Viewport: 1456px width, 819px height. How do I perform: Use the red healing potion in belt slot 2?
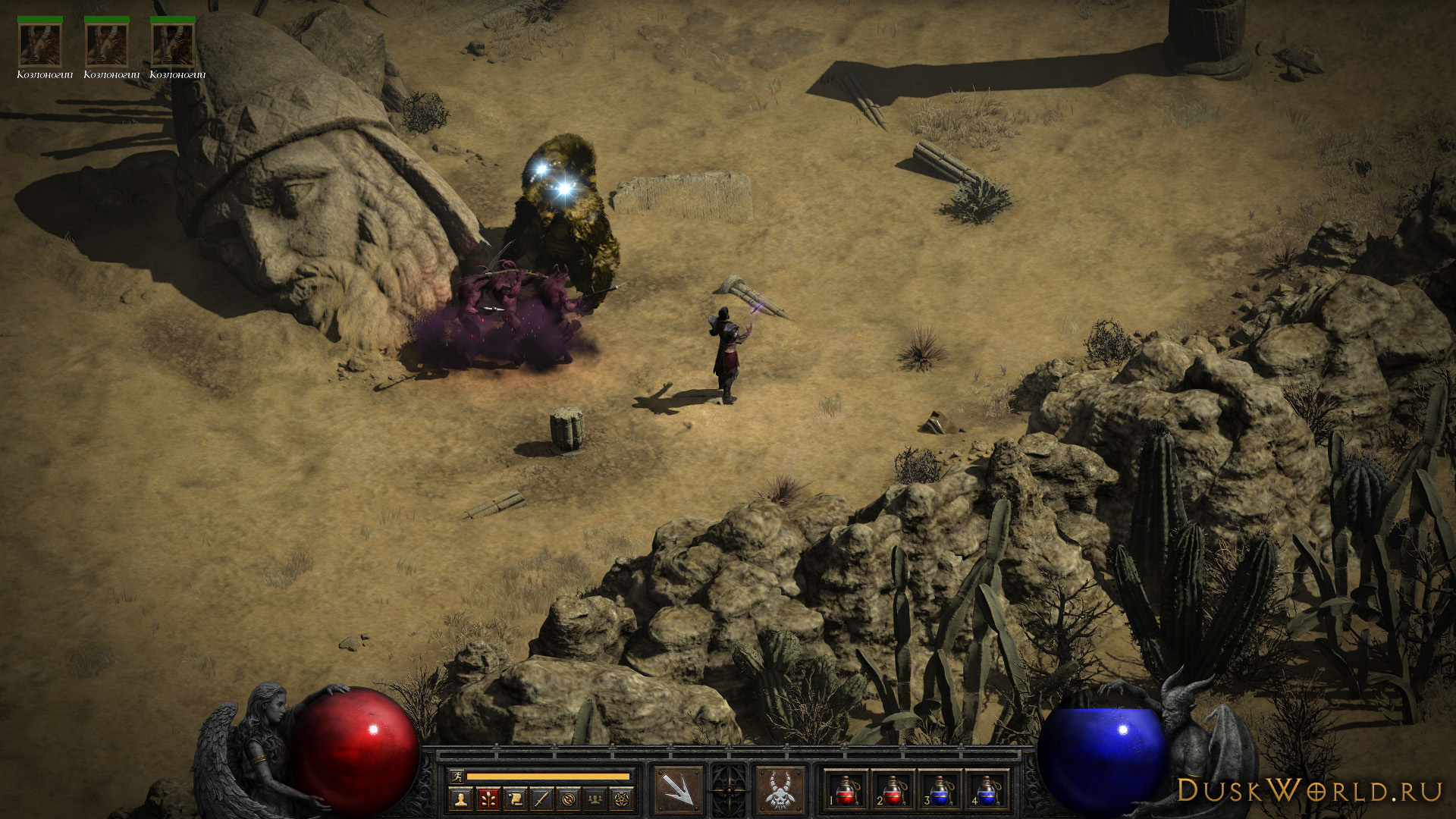click(x=893, y=789)
